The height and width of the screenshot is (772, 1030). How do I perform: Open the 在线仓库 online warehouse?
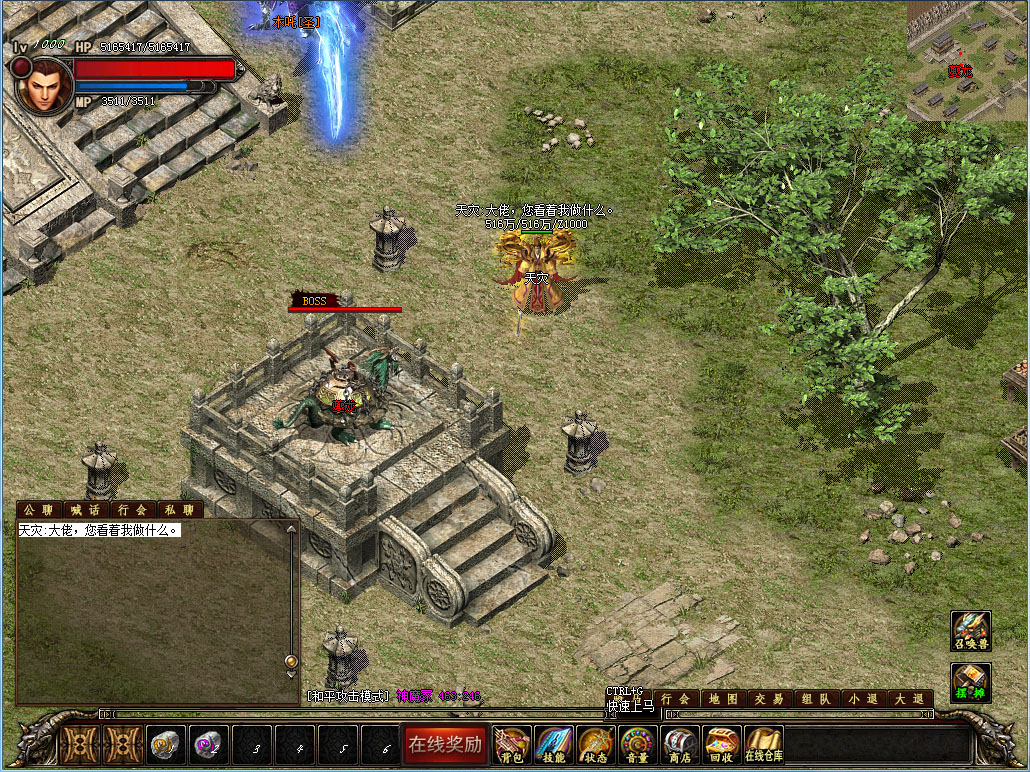(x=764, y=744)
